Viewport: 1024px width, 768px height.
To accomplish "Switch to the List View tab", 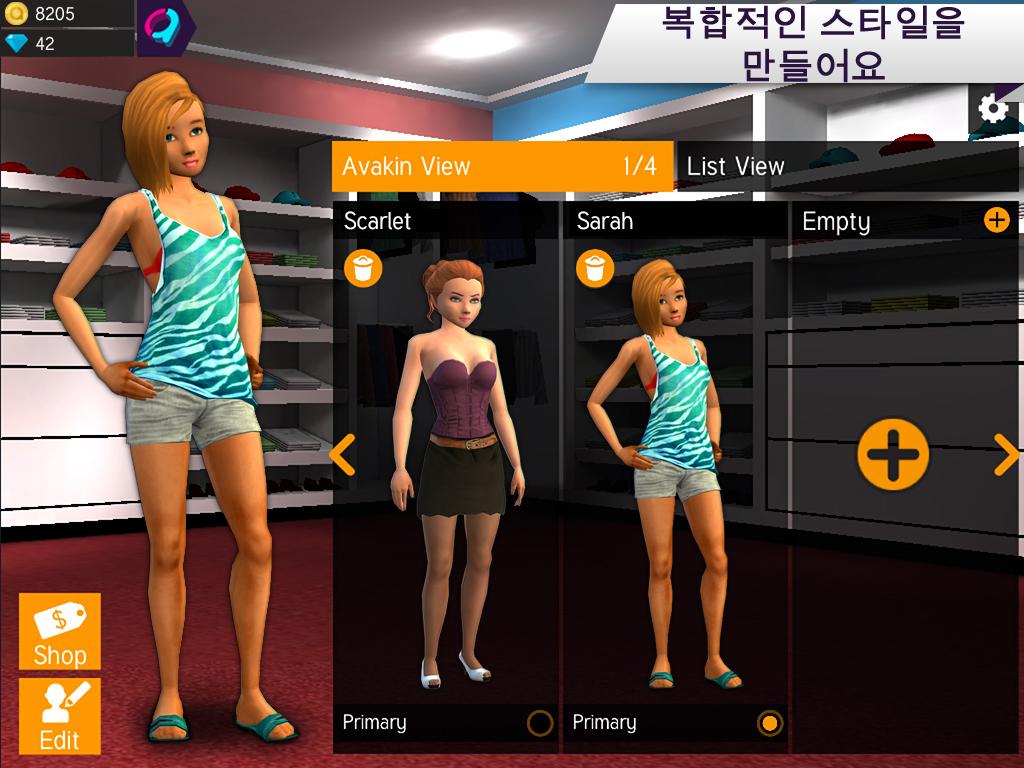I will [736, 166].
